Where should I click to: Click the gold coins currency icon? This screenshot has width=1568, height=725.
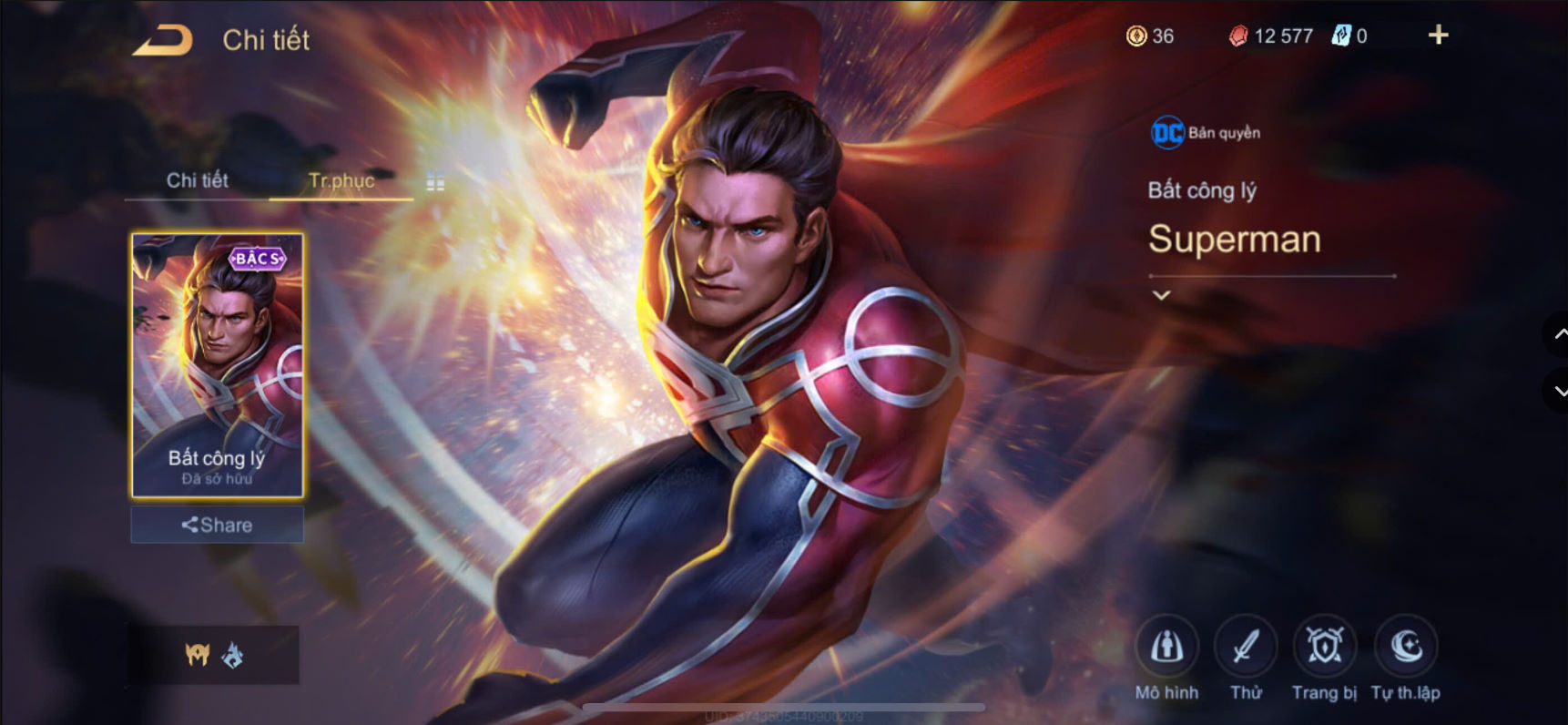[1136, 36]
